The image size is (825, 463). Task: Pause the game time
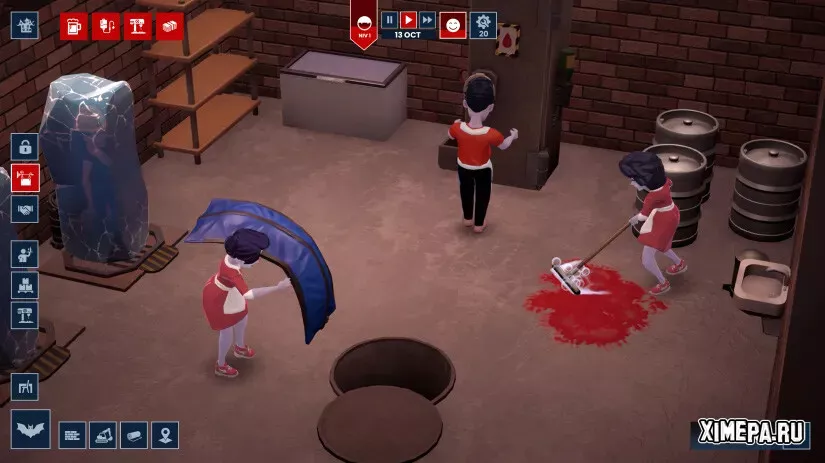(x=390, y=20)
